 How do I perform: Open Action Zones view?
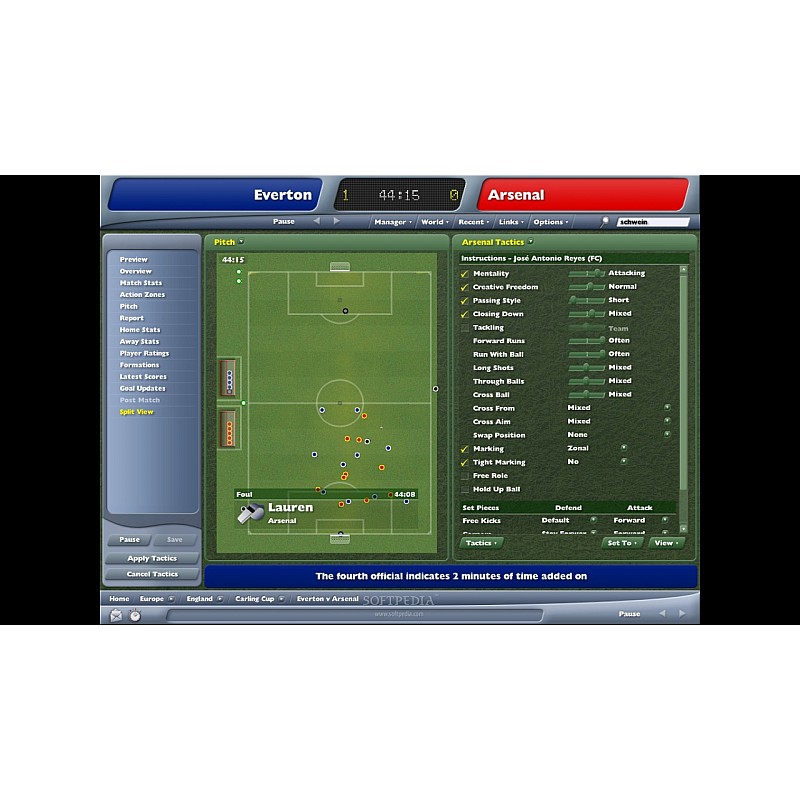coord(143,295)
